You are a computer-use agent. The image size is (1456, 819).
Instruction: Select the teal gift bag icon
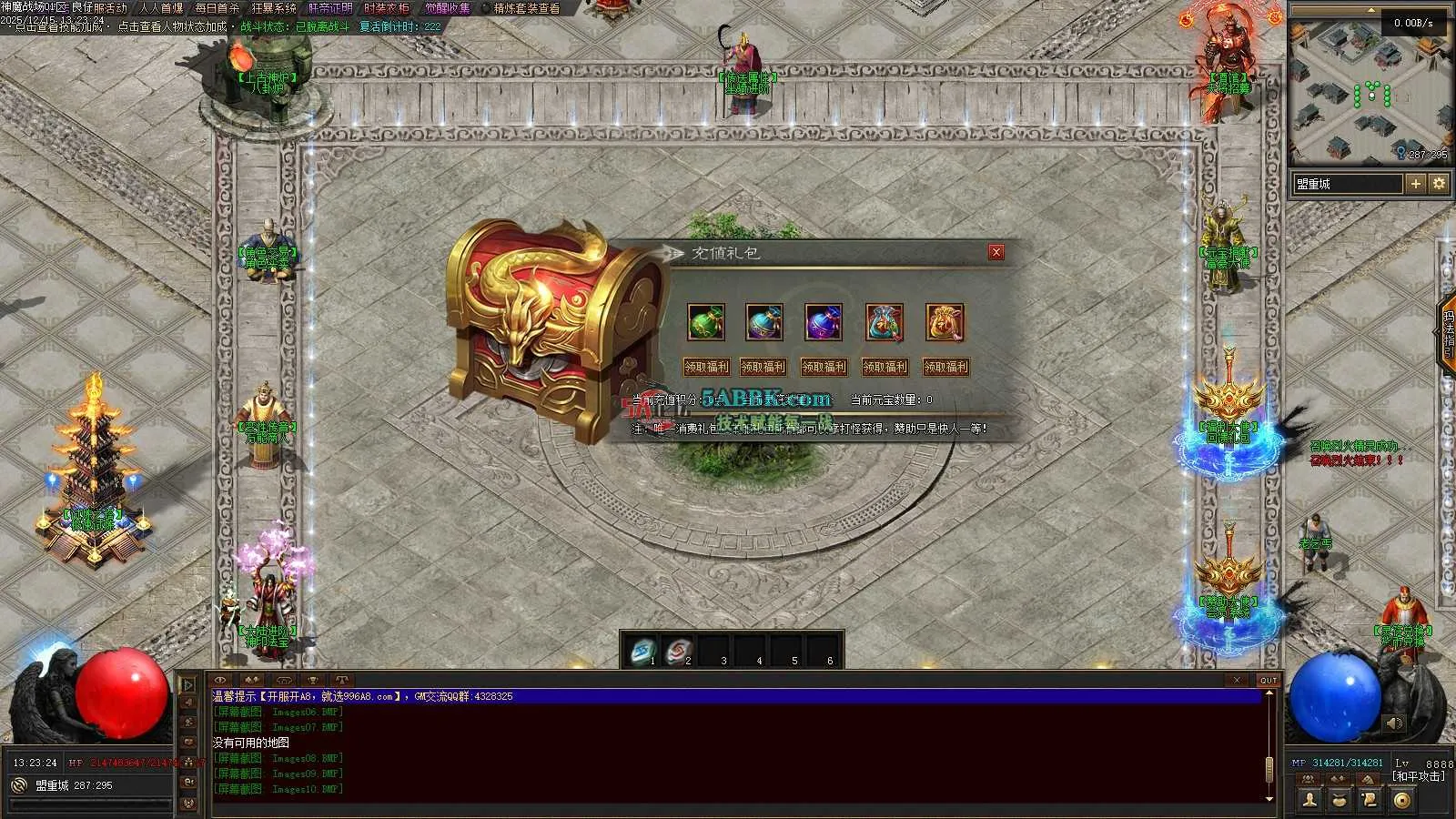(885, 323)
